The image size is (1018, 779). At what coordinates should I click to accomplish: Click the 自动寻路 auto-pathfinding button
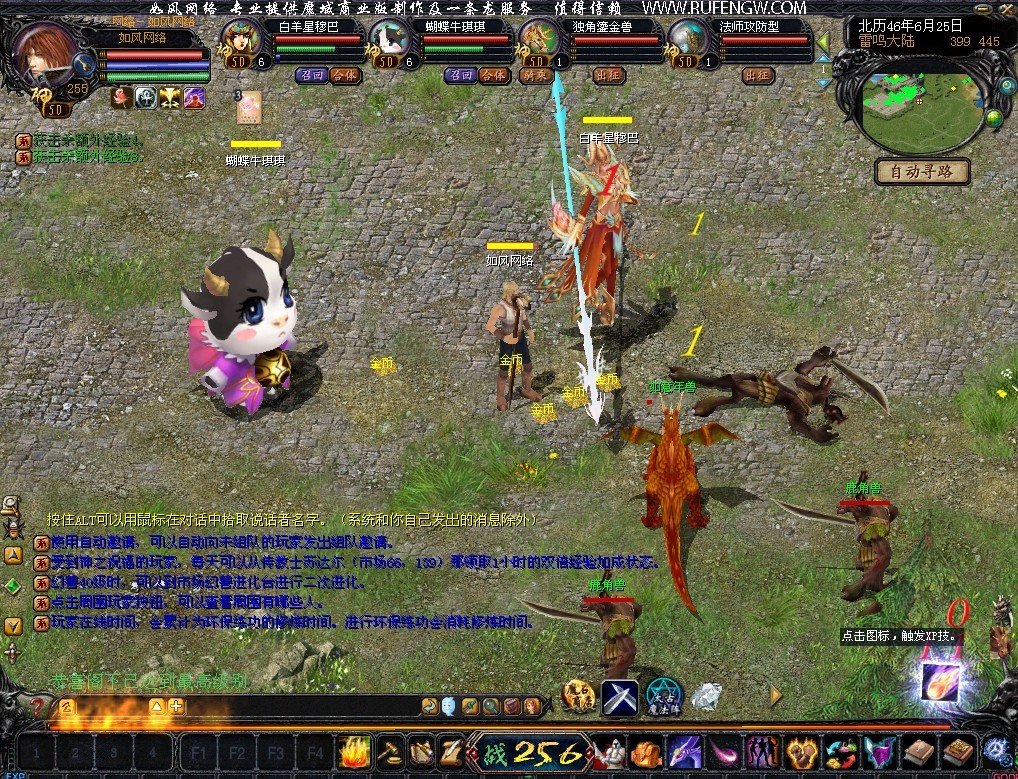point(922,172)
